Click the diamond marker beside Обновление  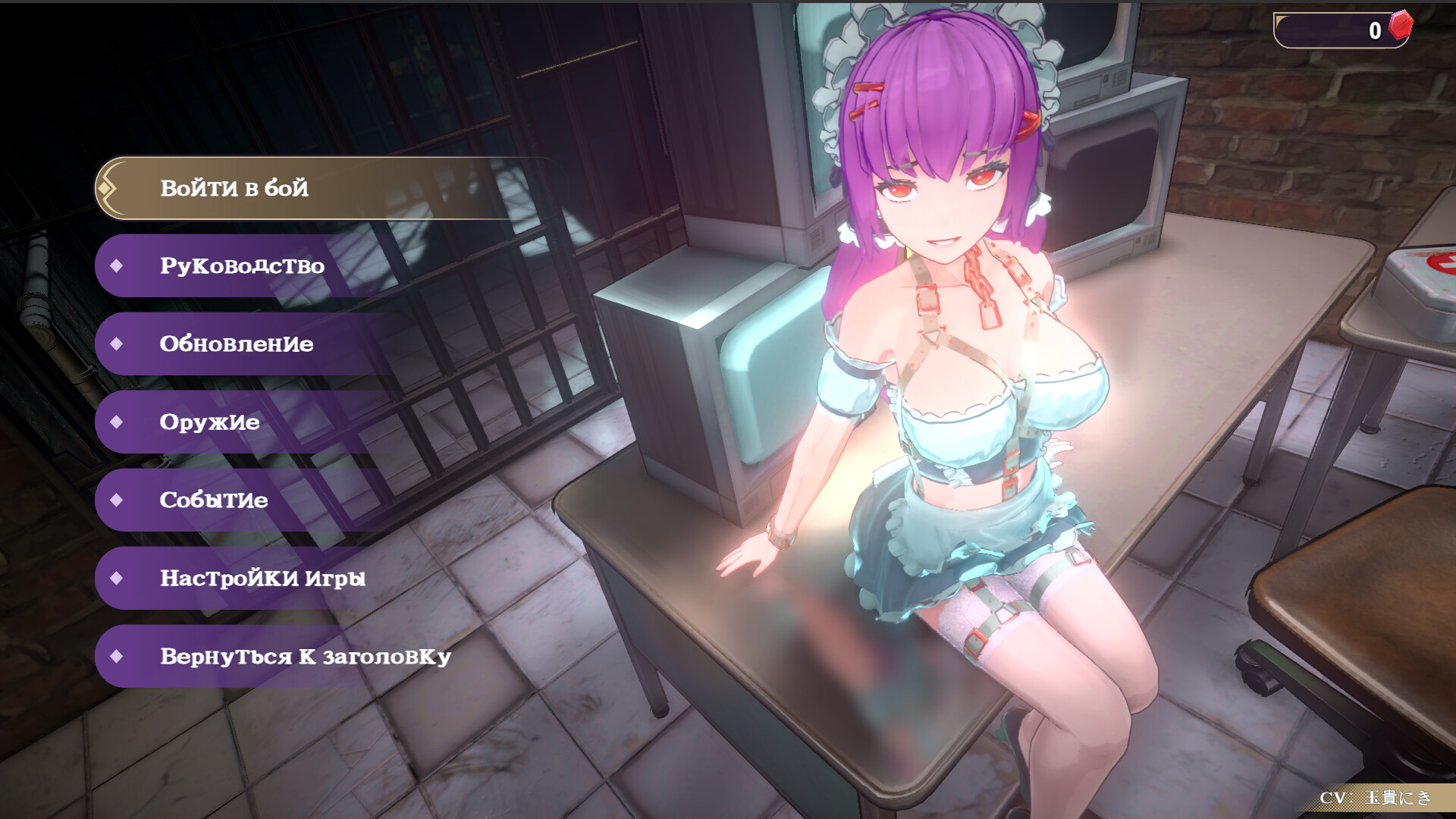118,344
